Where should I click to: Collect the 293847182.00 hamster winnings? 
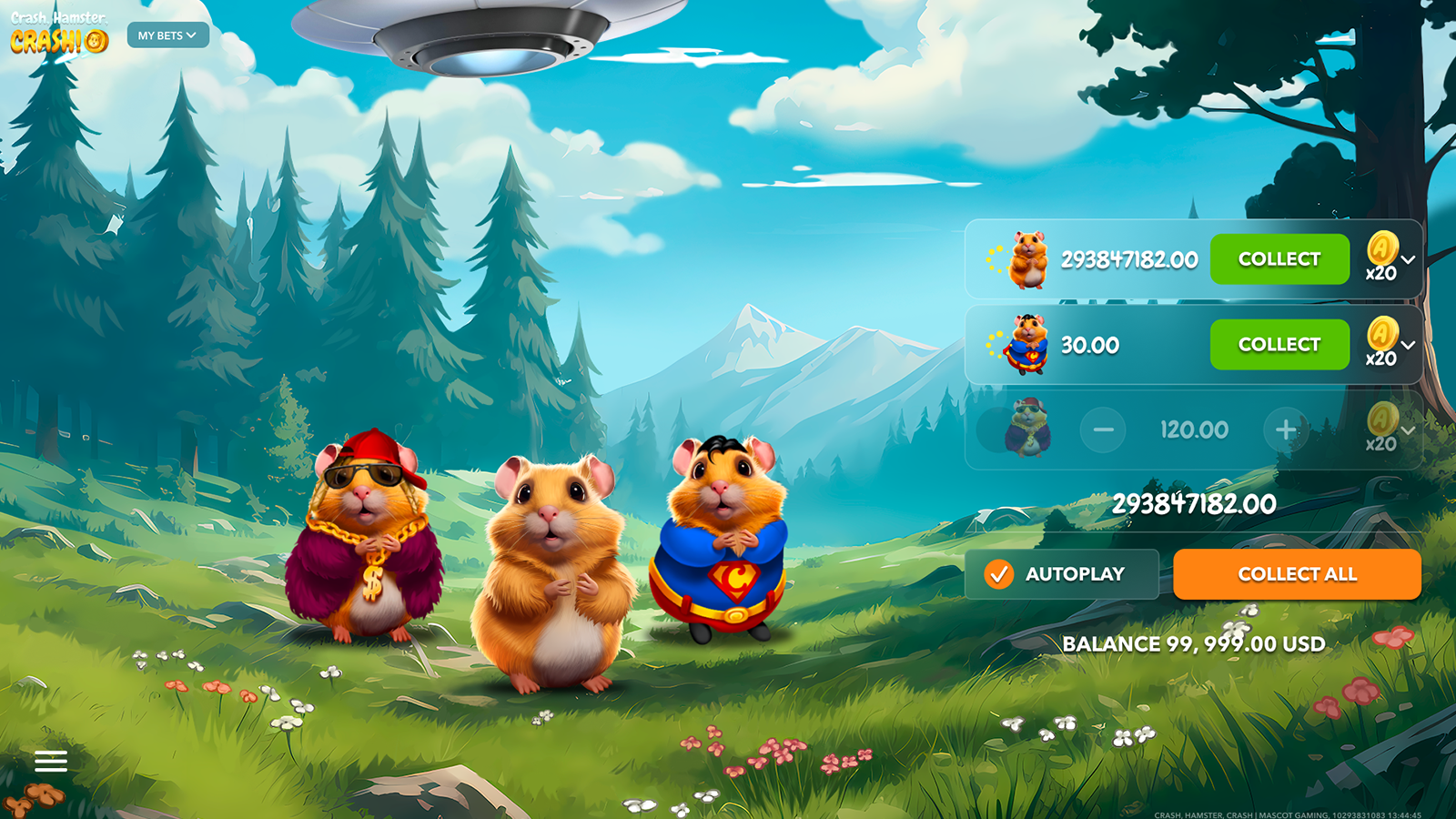point(1279,259)
